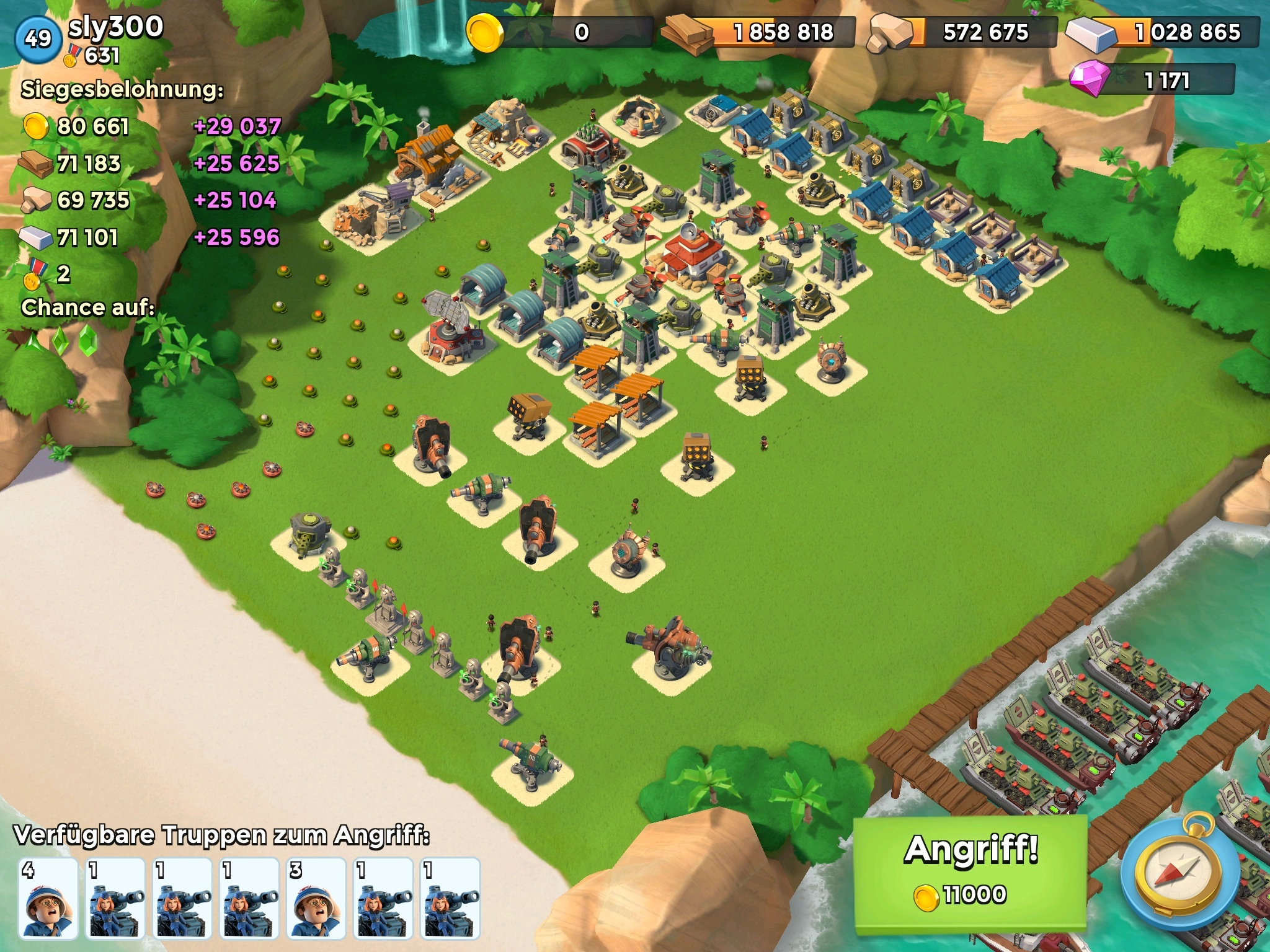Open the diamond shop via the pink gem
The image size is (1270, 952).
[x=1089, y=79]
